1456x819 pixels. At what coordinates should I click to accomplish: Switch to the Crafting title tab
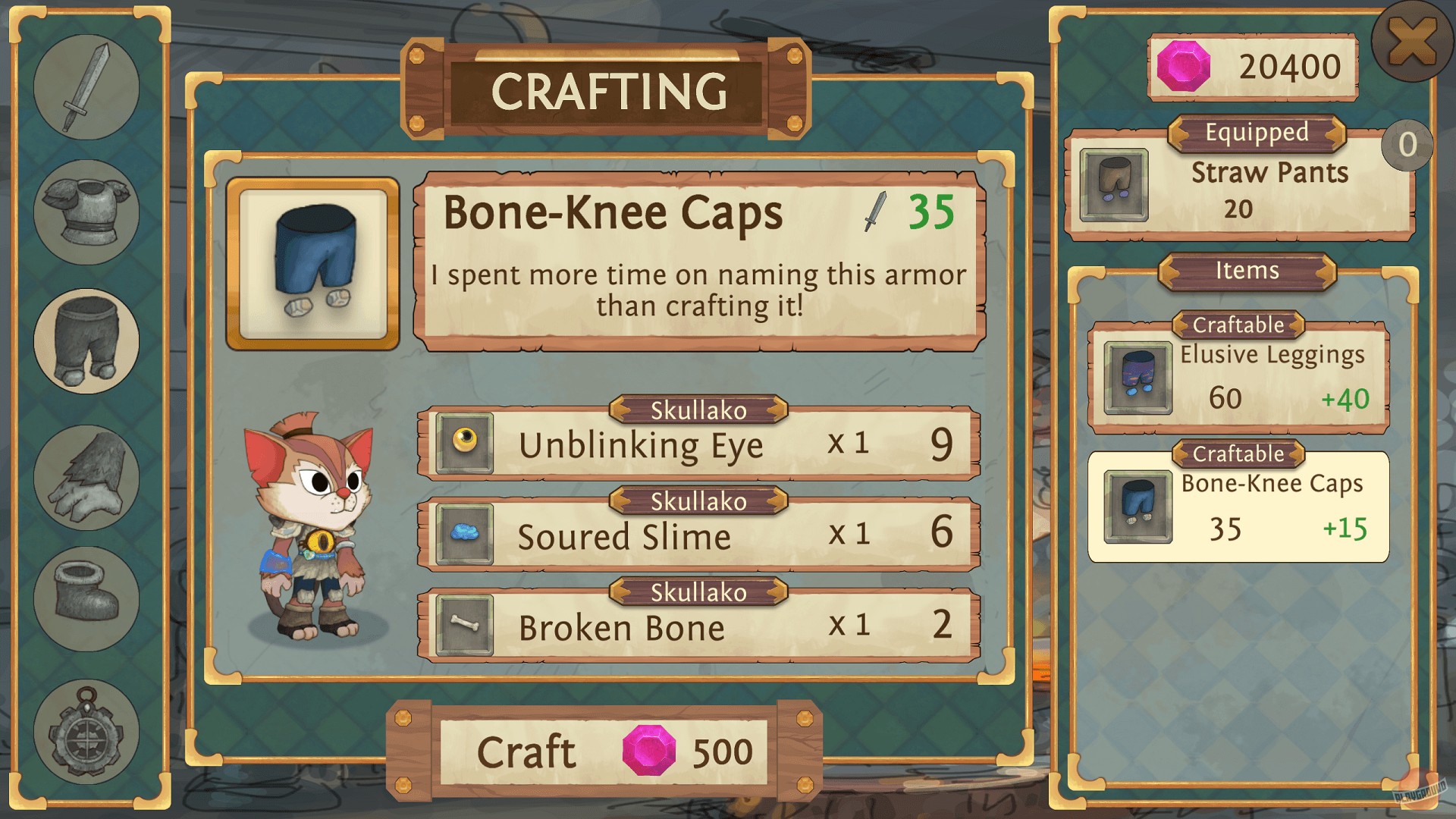coord(612,91)
